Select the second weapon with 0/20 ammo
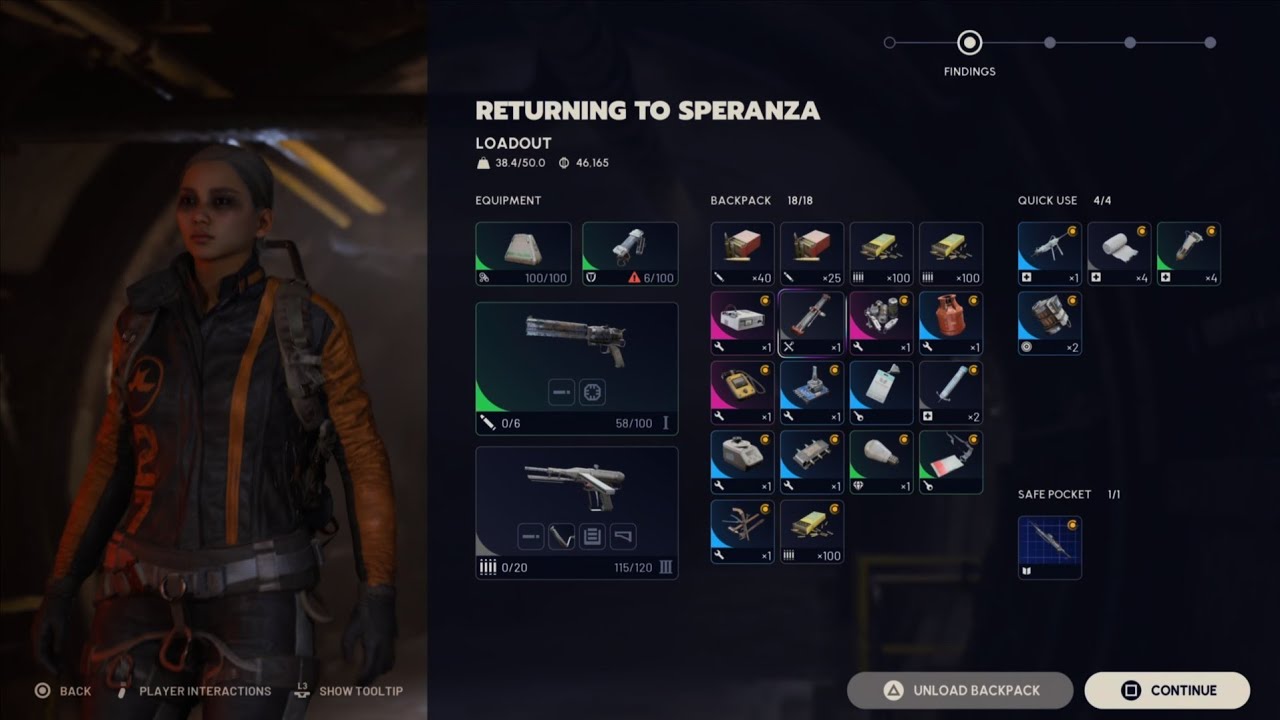 577,513
